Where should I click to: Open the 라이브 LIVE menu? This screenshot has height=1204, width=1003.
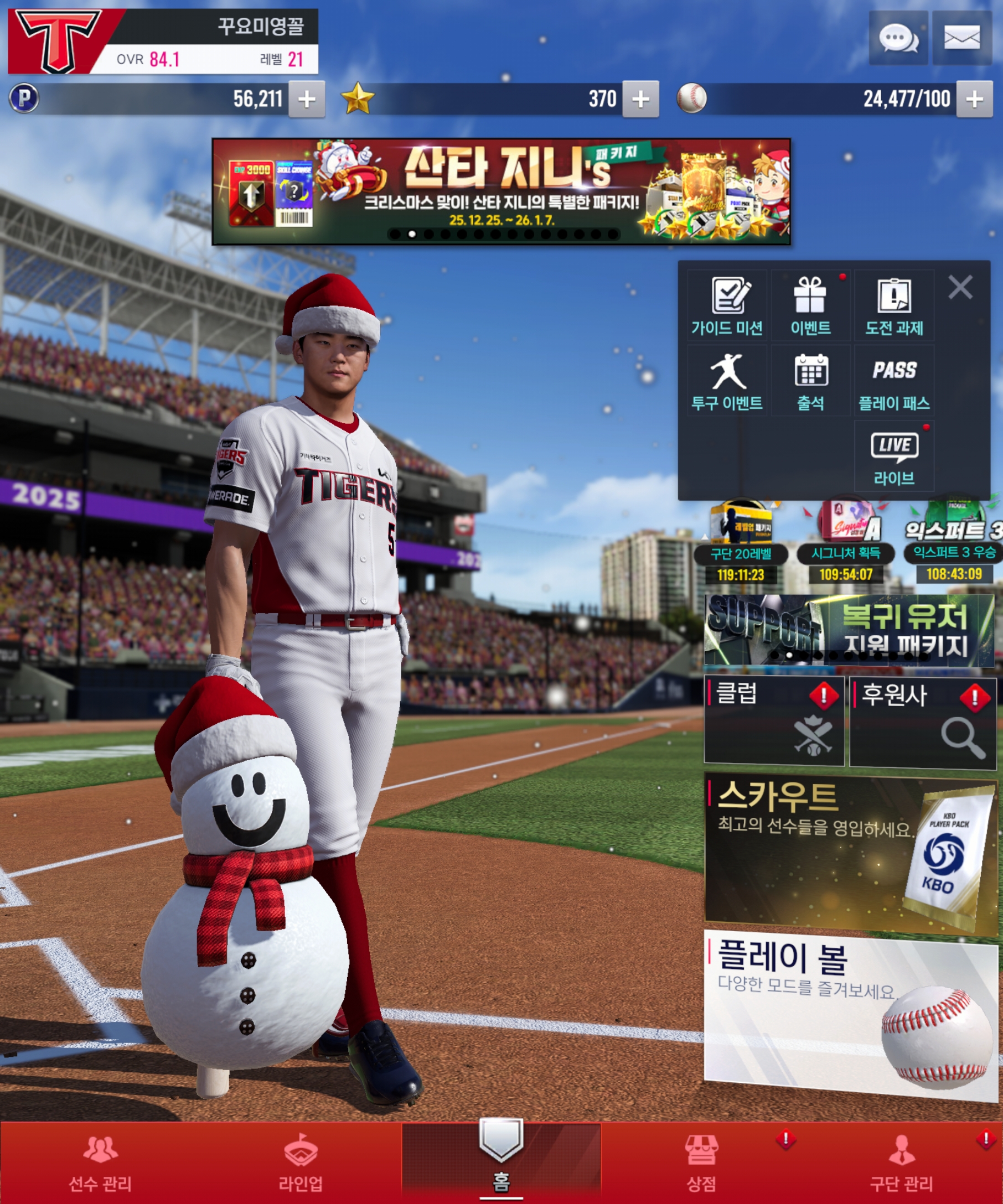click(894, 456)
